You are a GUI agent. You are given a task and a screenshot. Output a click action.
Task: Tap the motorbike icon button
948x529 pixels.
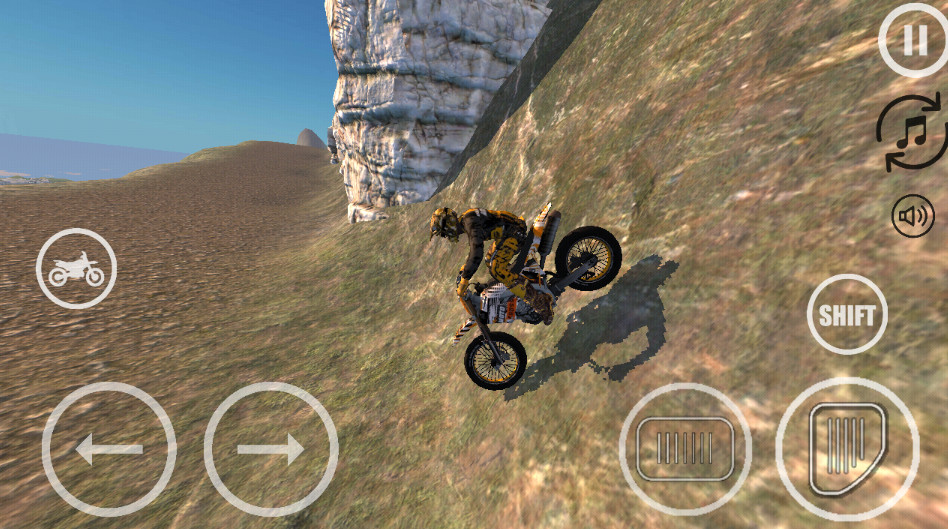click(76, 268)
